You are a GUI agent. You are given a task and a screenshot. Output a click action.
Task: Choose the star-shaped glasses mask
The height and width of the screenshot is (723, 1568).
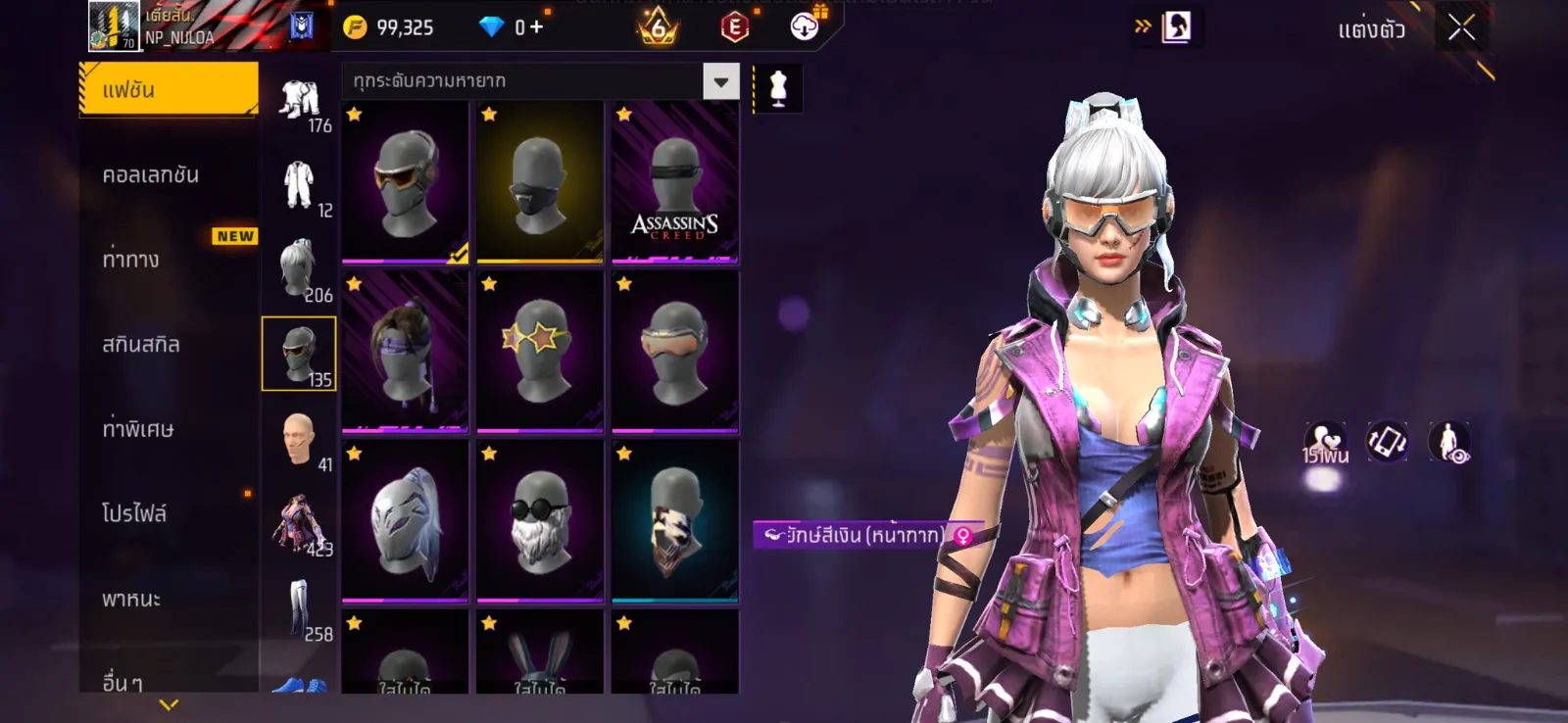pos(539,352)
